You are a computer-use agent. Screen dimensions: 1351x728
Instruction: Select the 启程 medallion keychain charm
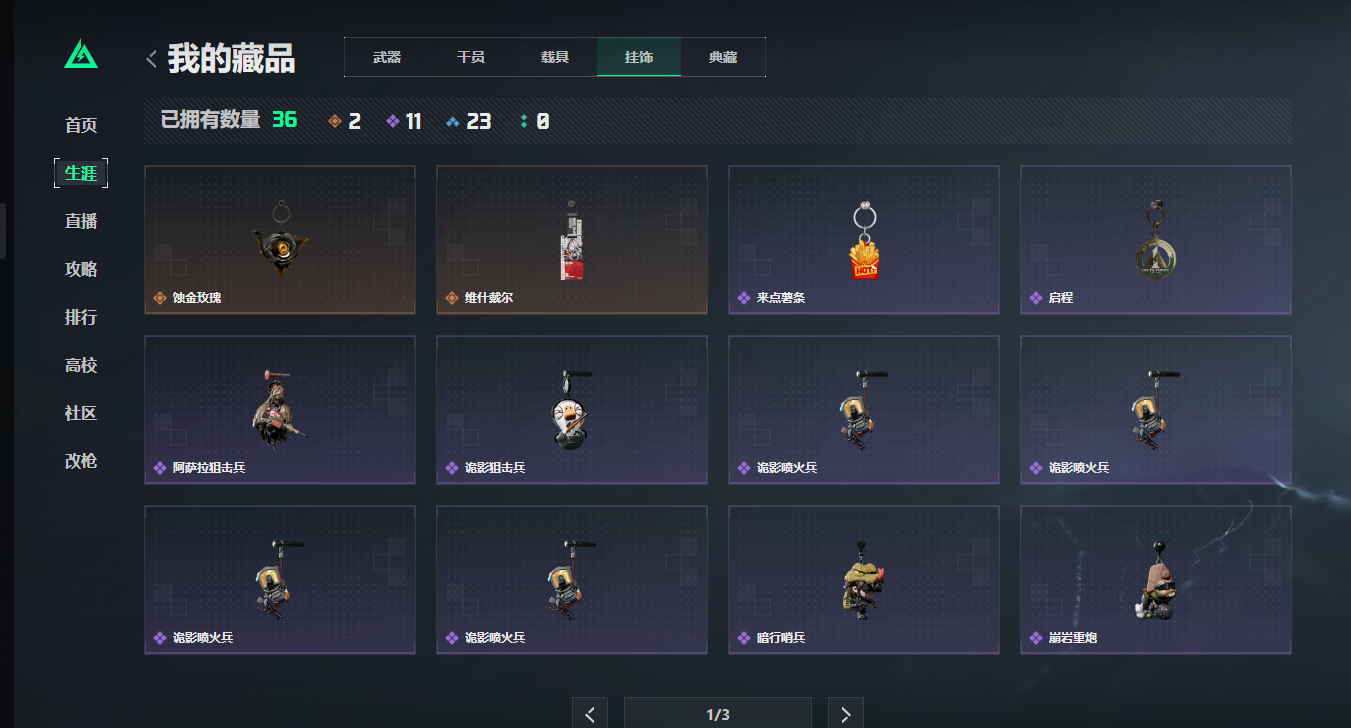tap(1155, 239)
